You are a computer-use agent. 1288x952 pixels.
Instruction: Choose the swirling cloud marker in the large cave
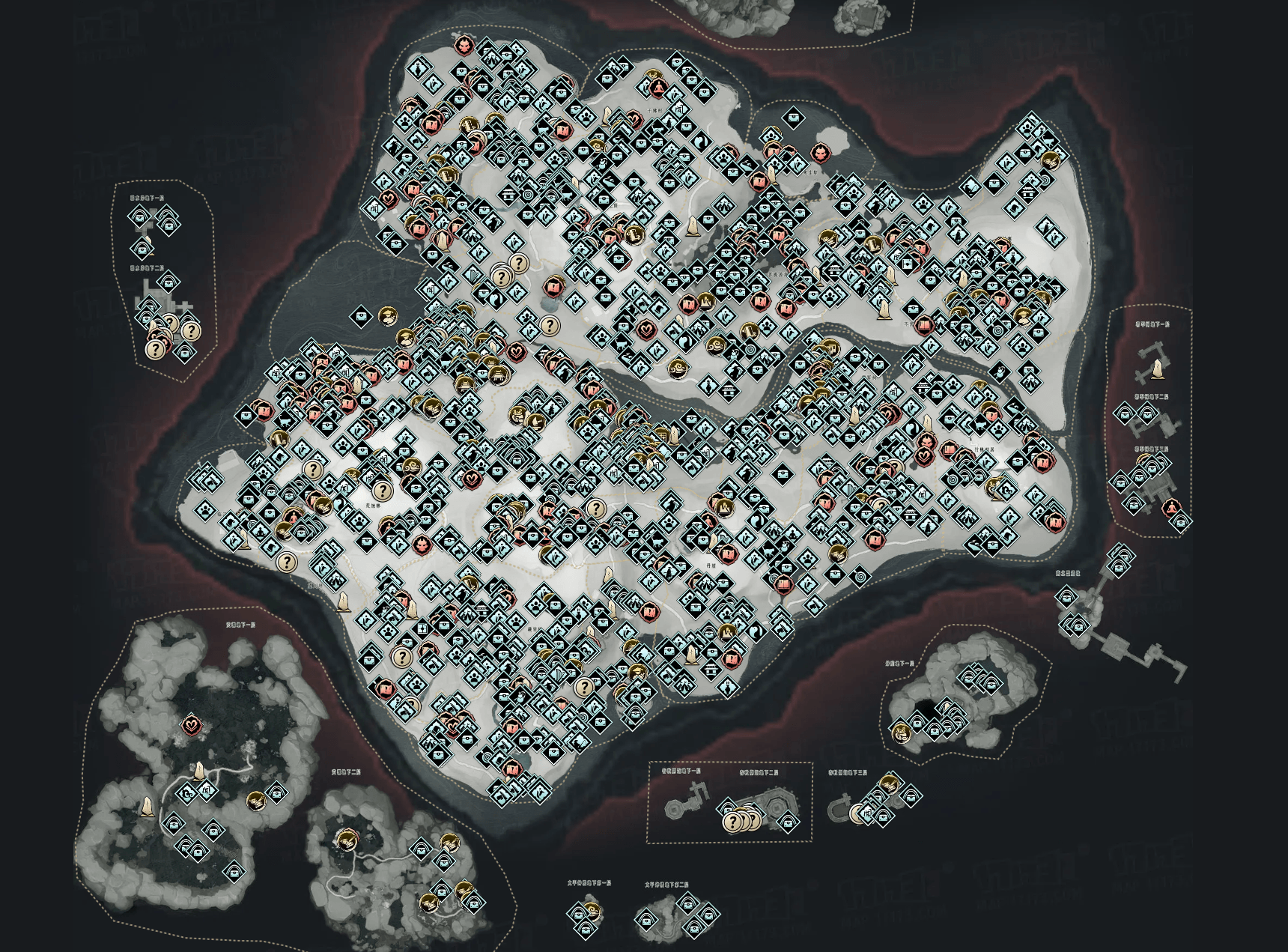[x=186, y=793]
